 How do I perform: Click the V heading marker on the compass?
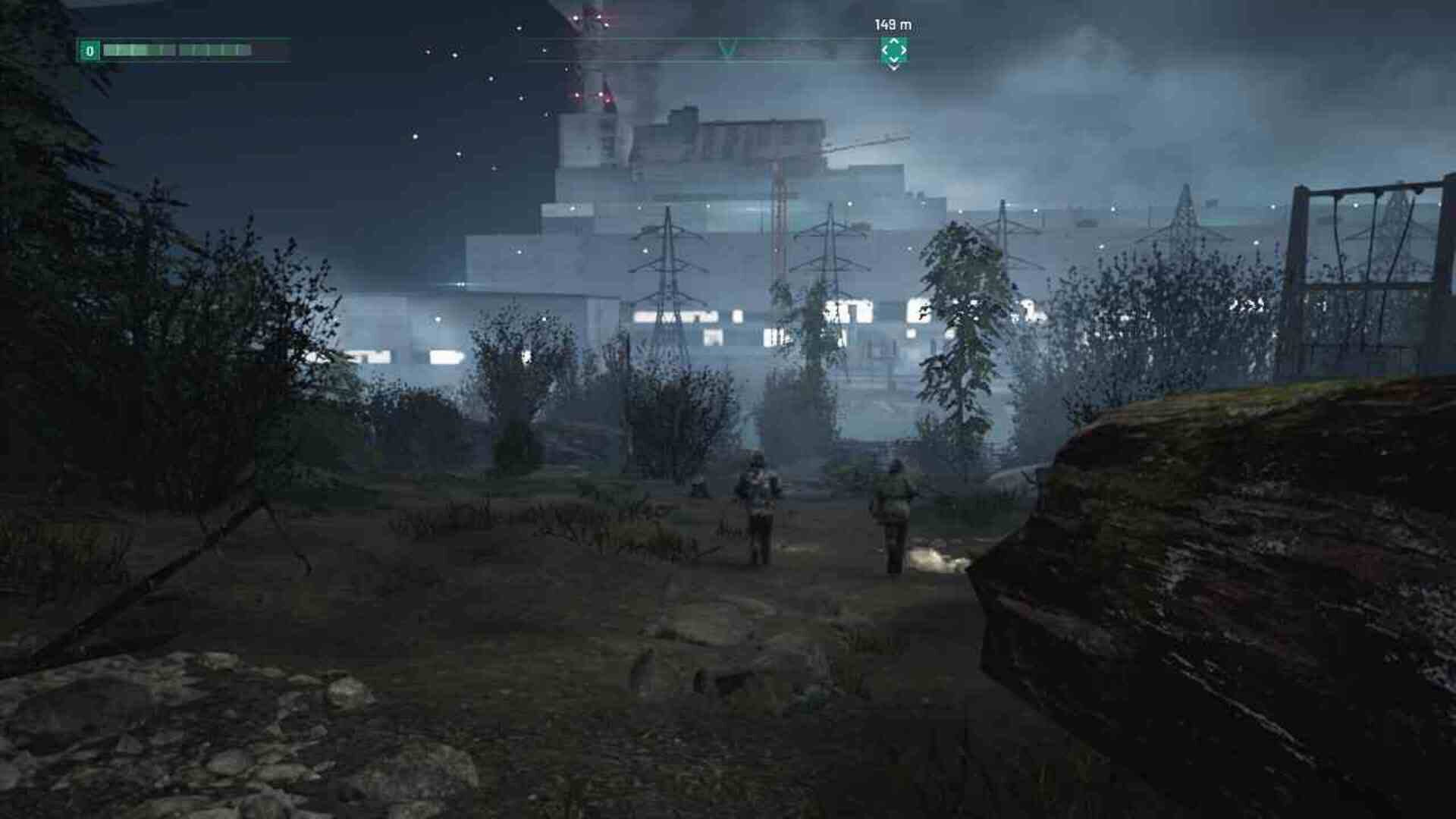[726, 47]
